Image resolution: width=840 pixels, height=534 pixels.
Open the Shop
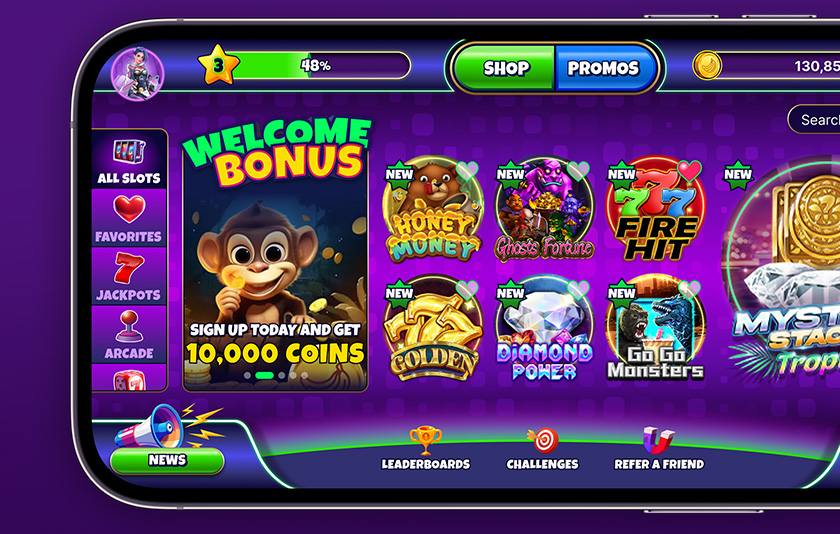pos(505,69)
